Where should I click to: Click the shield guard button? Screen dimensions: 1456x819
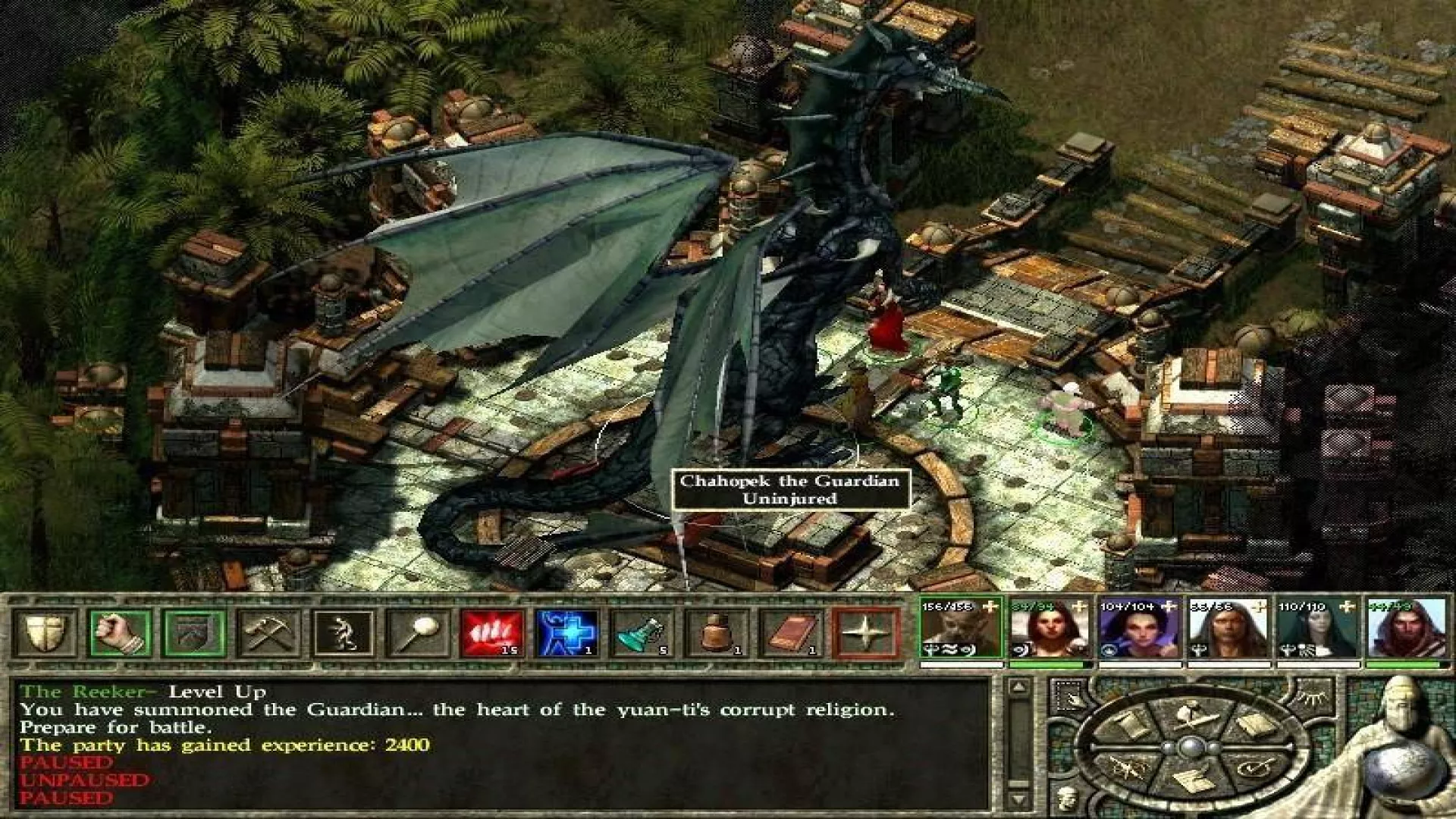click(45, 632)
